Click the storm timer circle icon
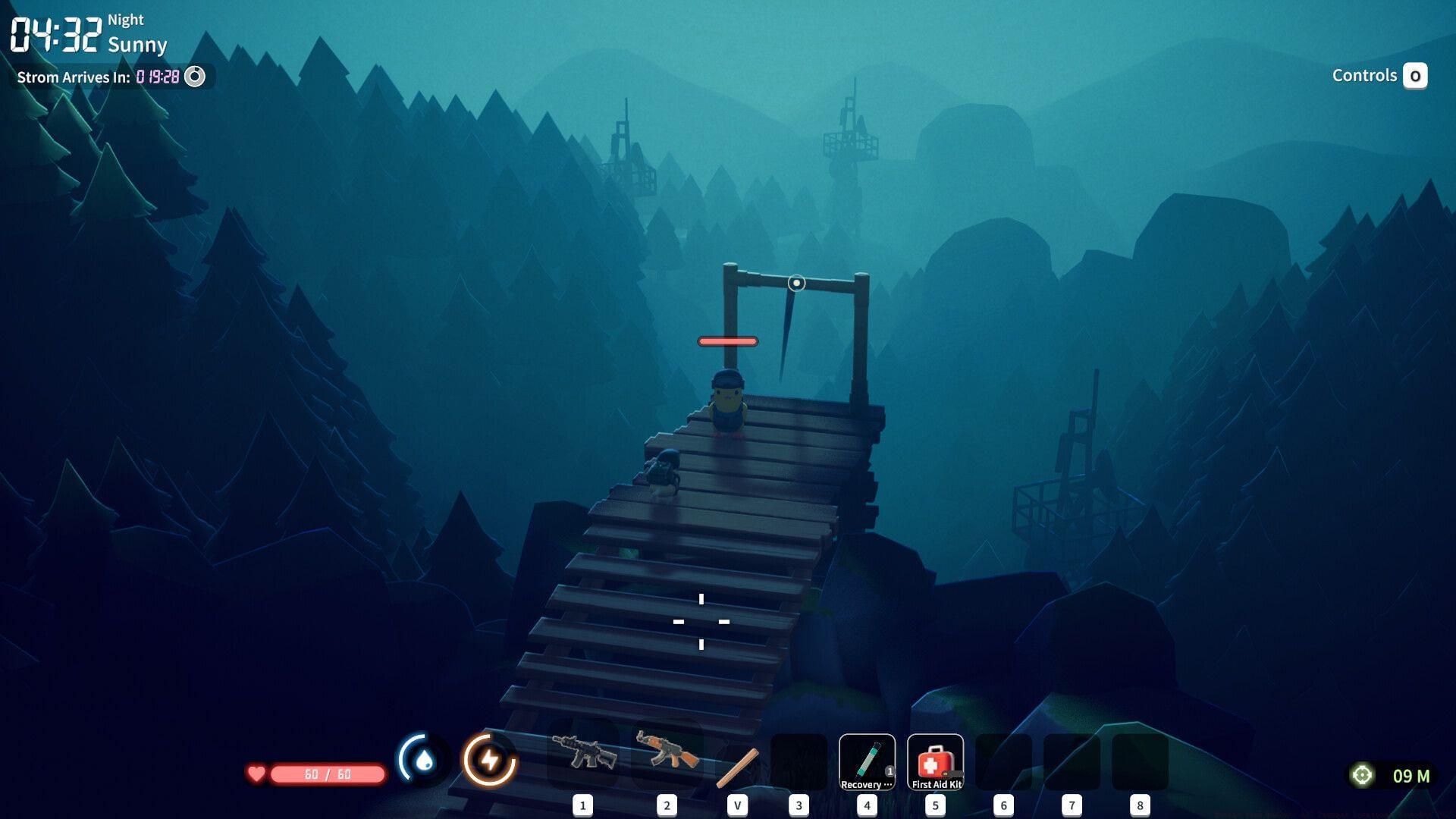 pyautogui.click(x=196, y=77)
